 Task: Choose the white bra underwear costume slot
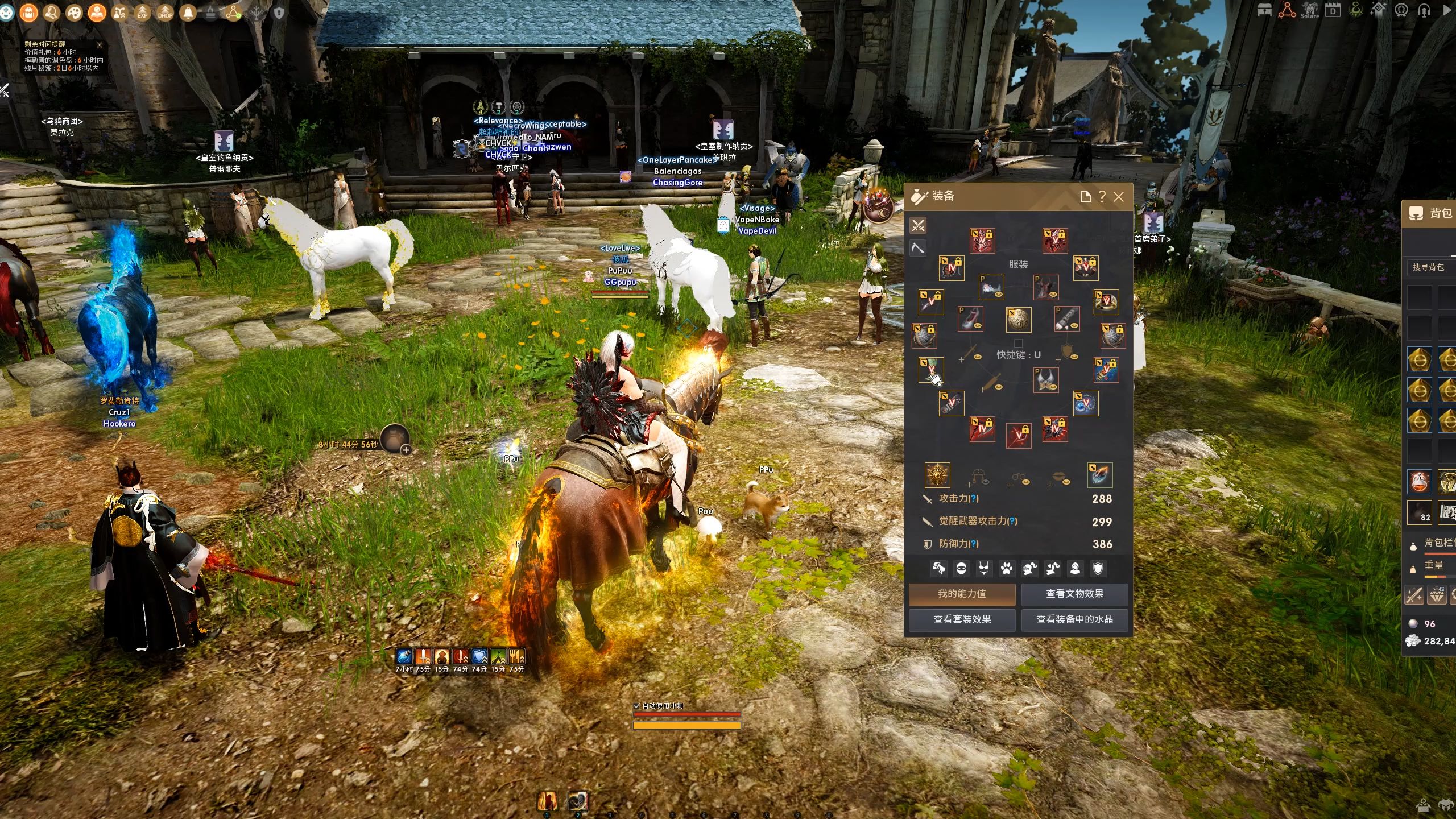[1046, 380]
